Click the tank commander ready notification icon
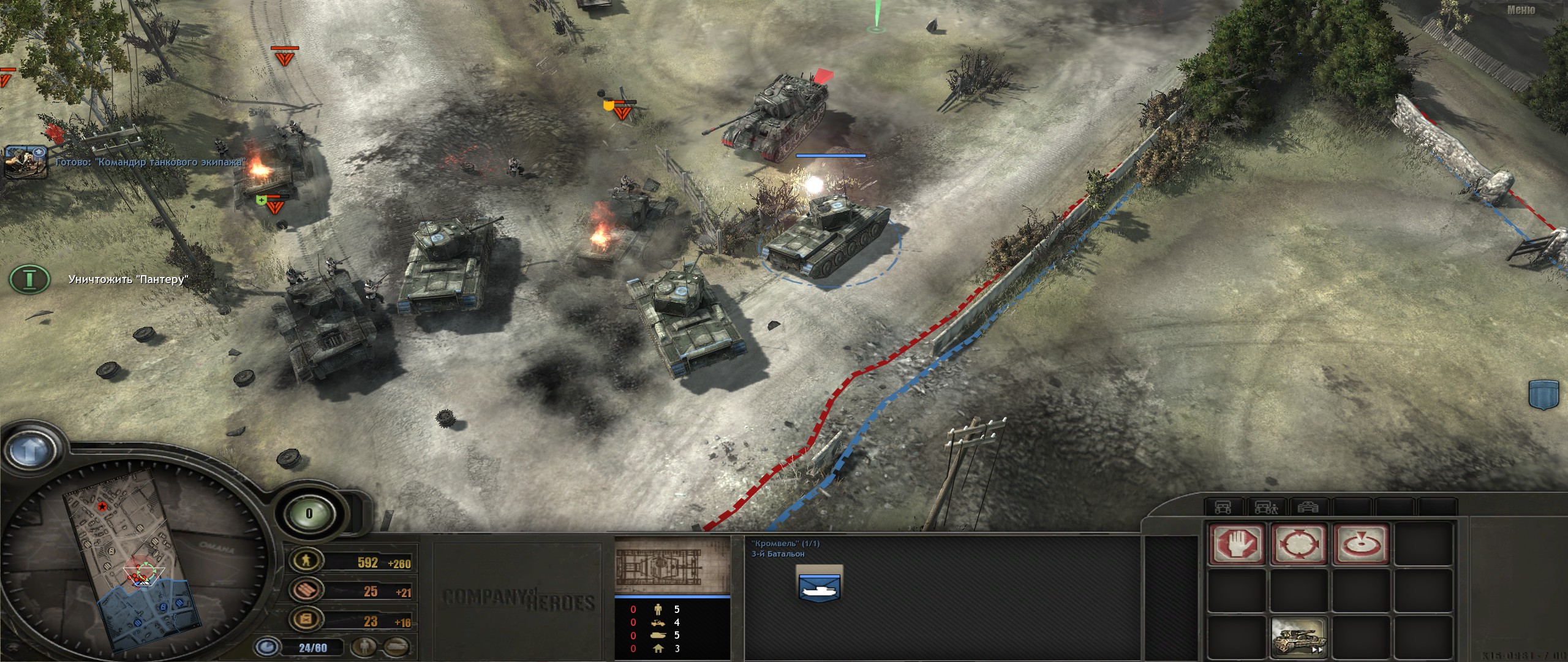1568x662 pixels. coord(26,162)
